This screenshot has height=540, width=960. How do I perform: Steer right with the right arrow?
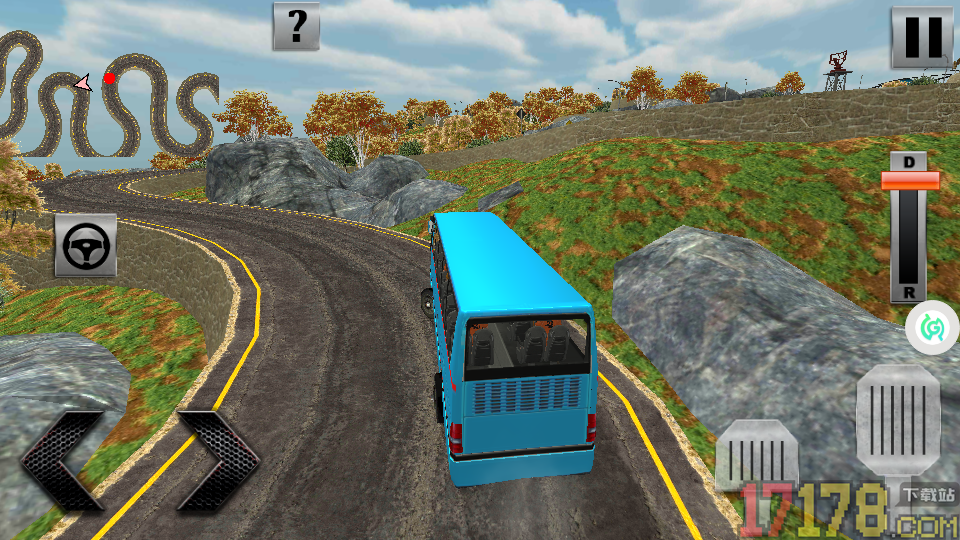(220, 462)
